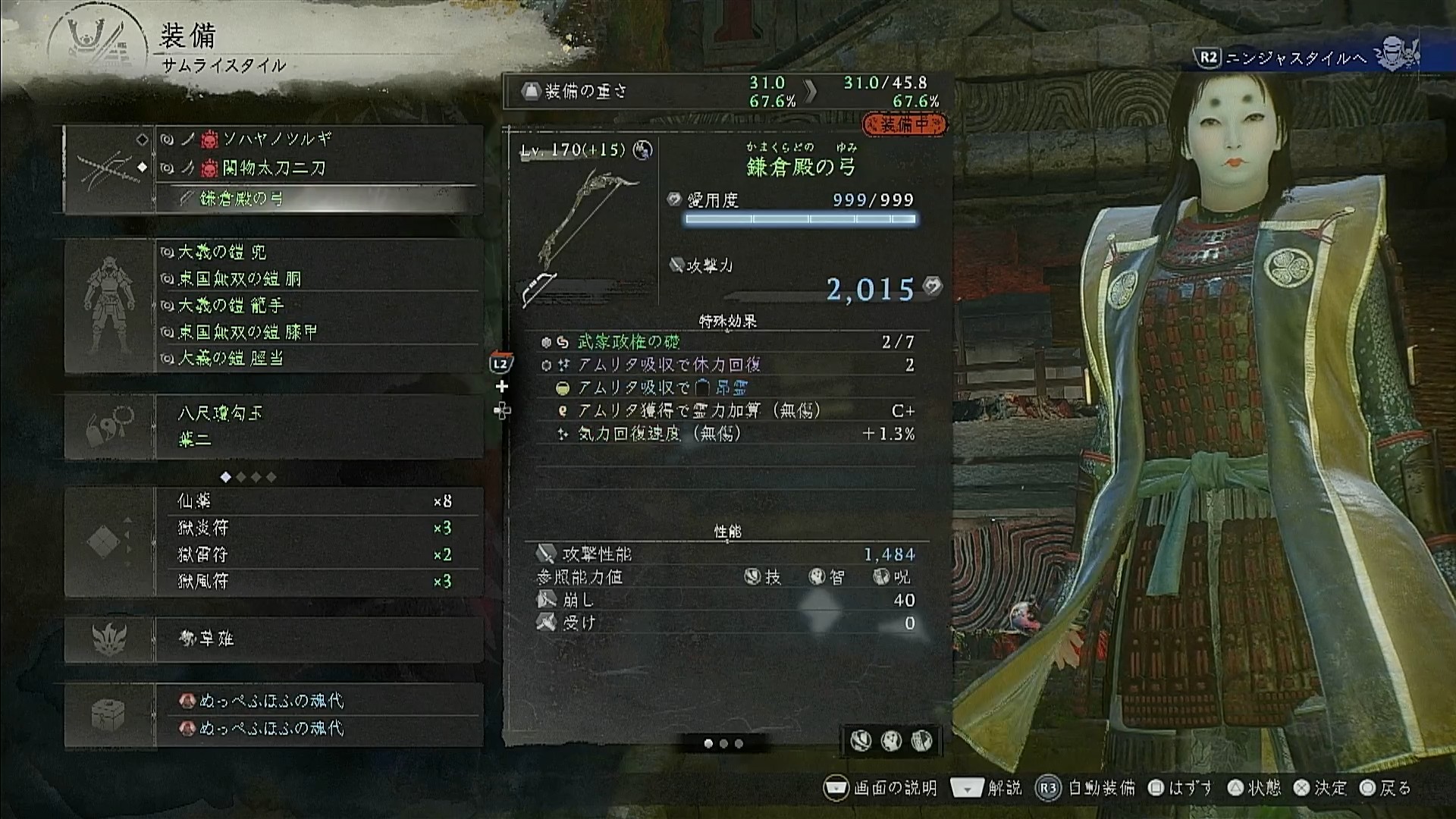1456x819 pixels.
Task: Go back with the 戻る option
Action: pyautogui.click(x=1386, y=788)
